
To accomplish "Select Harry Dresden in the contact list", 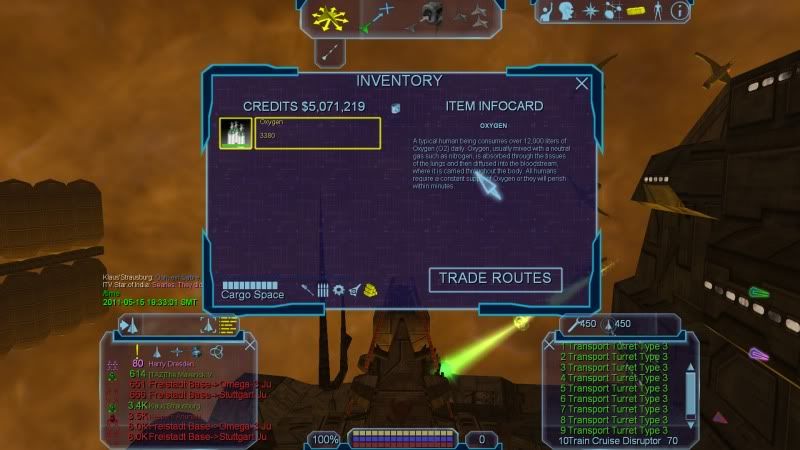I will 176,363.
